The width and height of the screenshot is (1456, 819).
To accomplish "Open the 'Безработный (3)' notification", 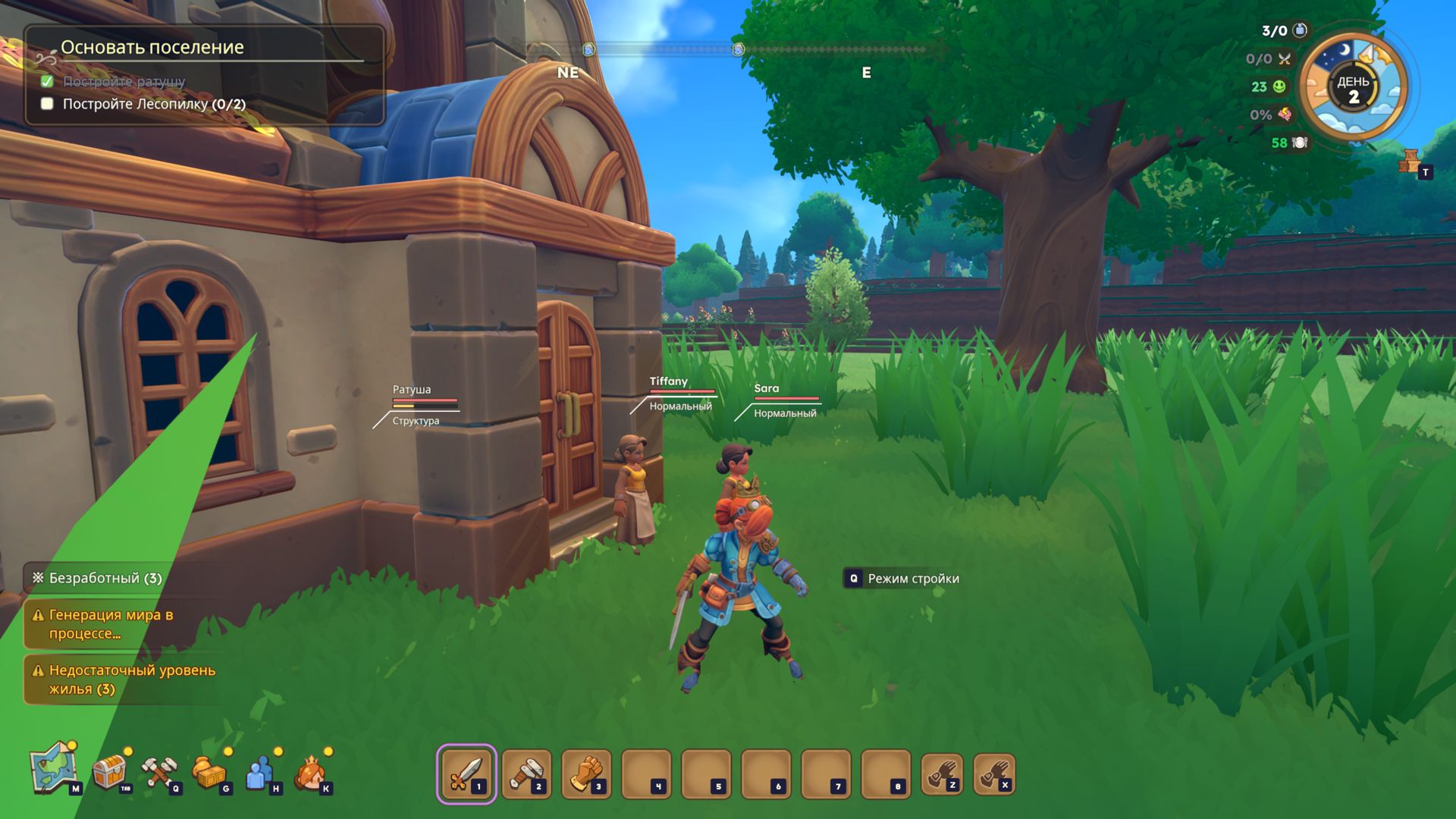I will click(105, 578).
